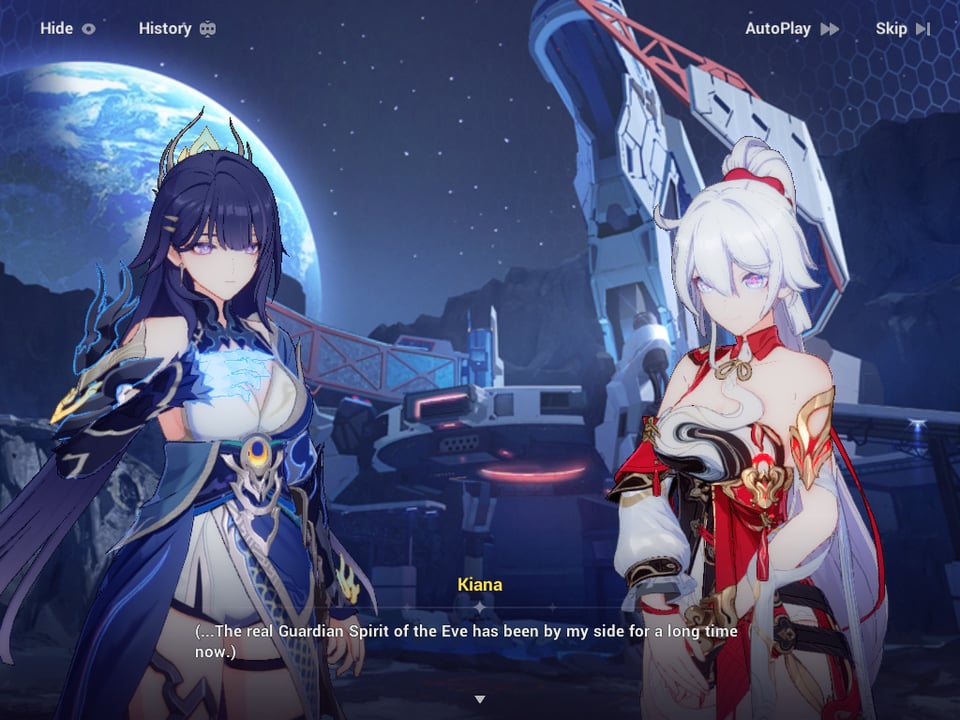The image size is (960, 720).
Task: Advance dialogue with the down arrow
Action: [480, 699]
